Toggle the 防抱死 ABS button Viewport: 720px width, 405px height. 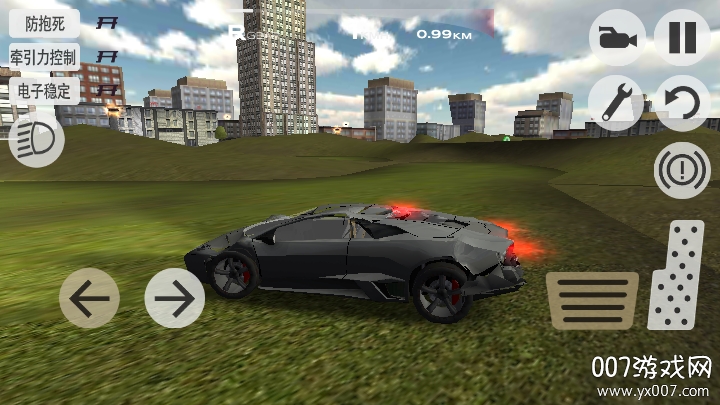click(44, 24)
